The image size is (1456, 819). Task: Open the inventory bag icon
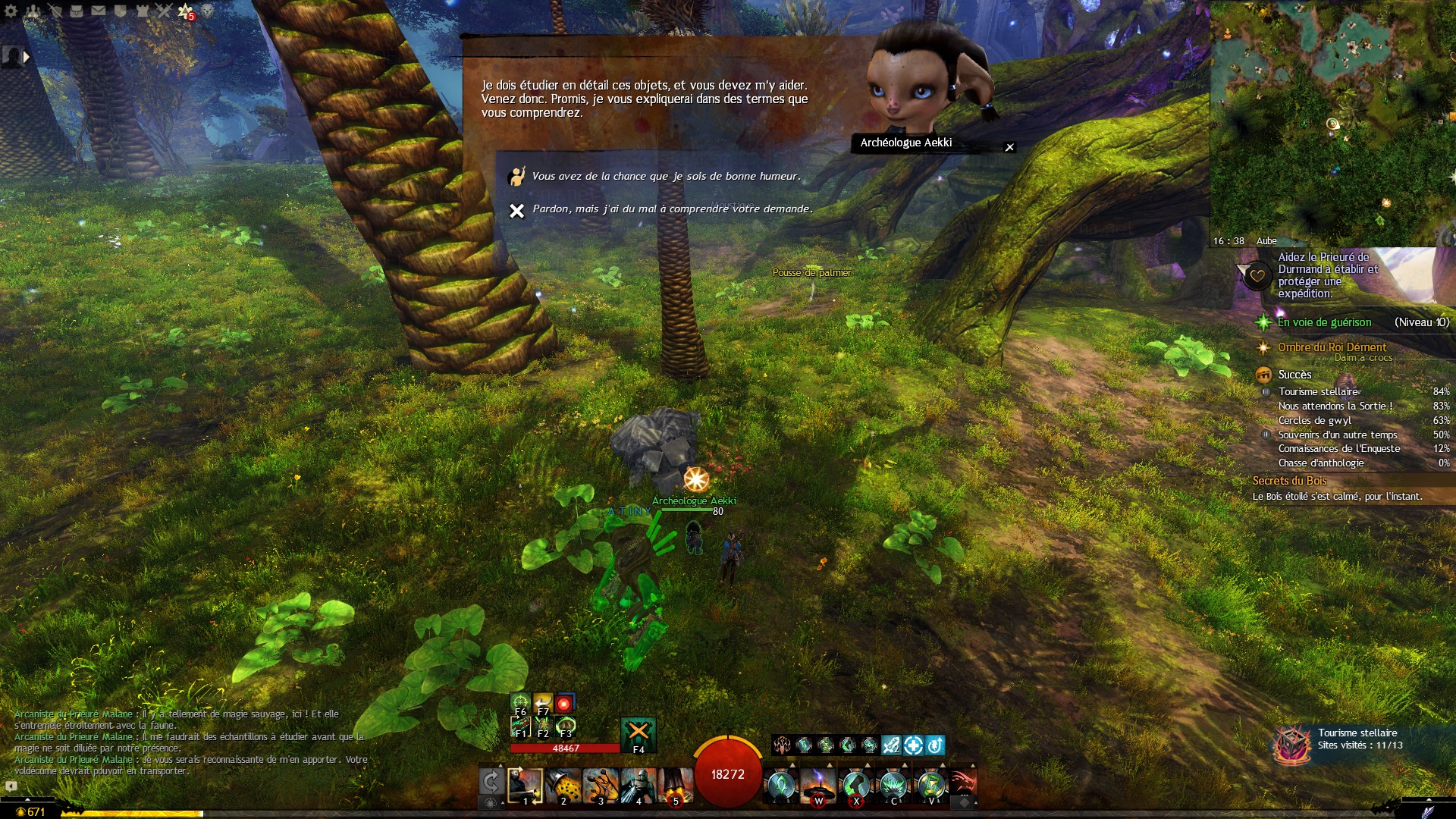coord(76,11)
